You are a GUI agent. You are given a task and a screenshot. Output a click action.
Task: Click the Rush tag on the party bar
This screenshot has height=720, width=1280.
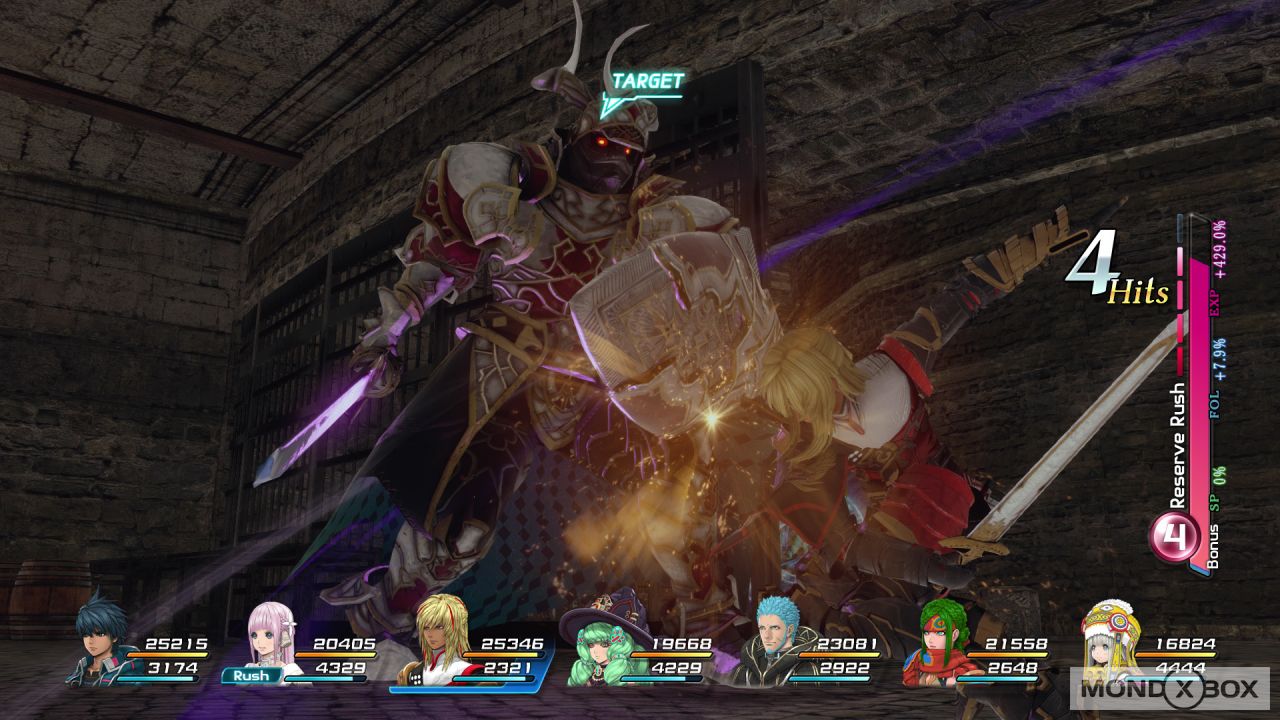(x=251, y=675)
